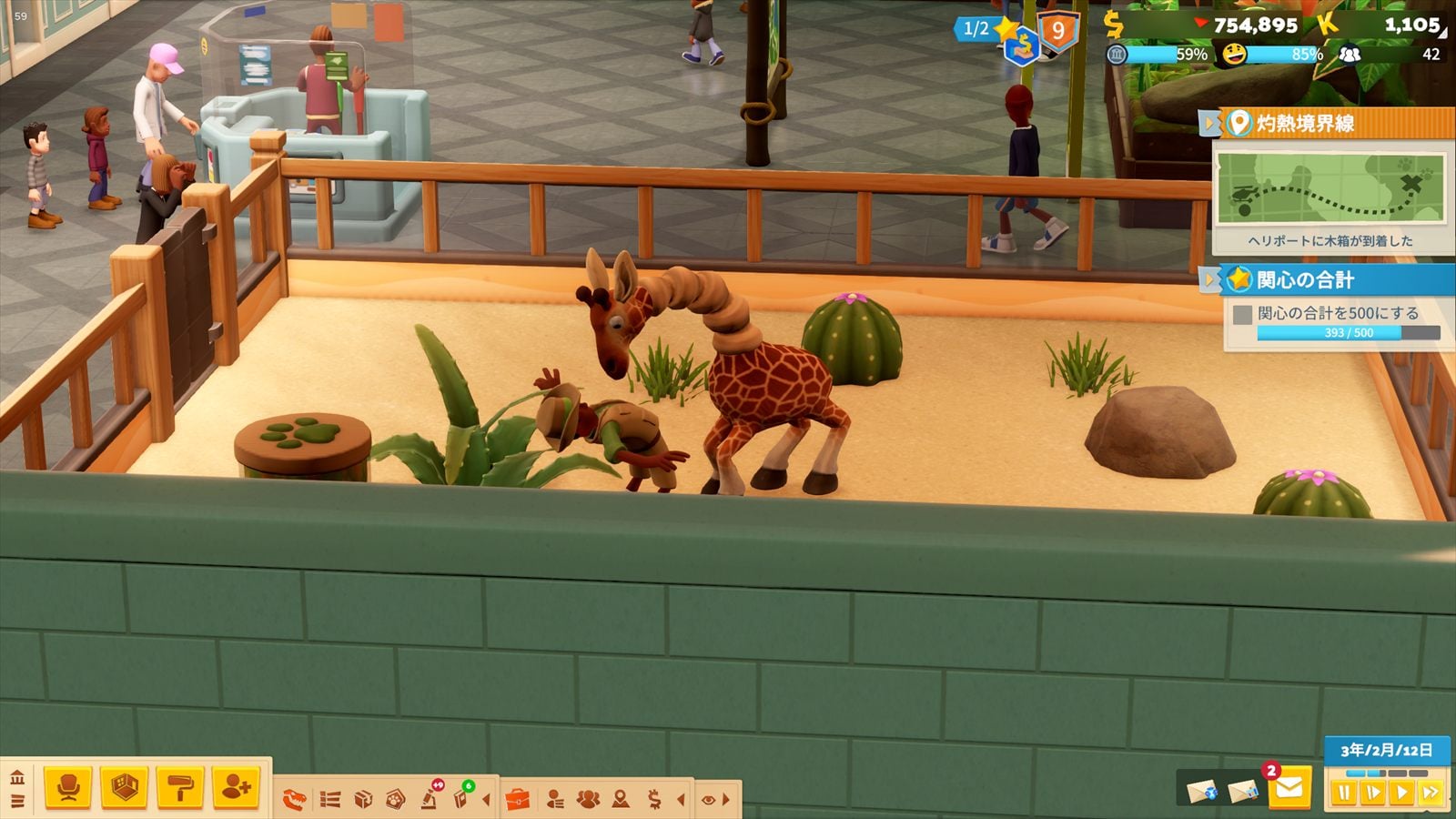Screen dimensions: 1456x819
Task: Open the expedition map thumbnail
Action: tap(1330, 188)
